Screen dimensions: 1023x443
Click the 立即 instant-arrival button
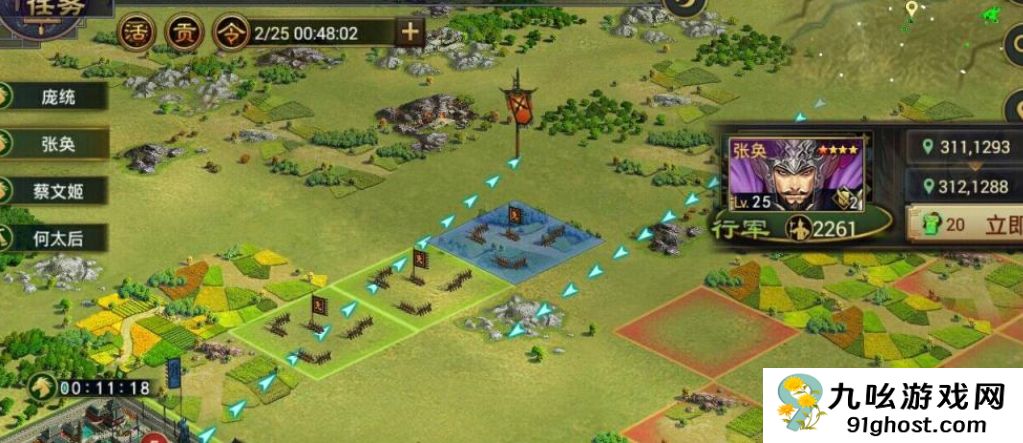pyautogui.click(x=967, y=225)
